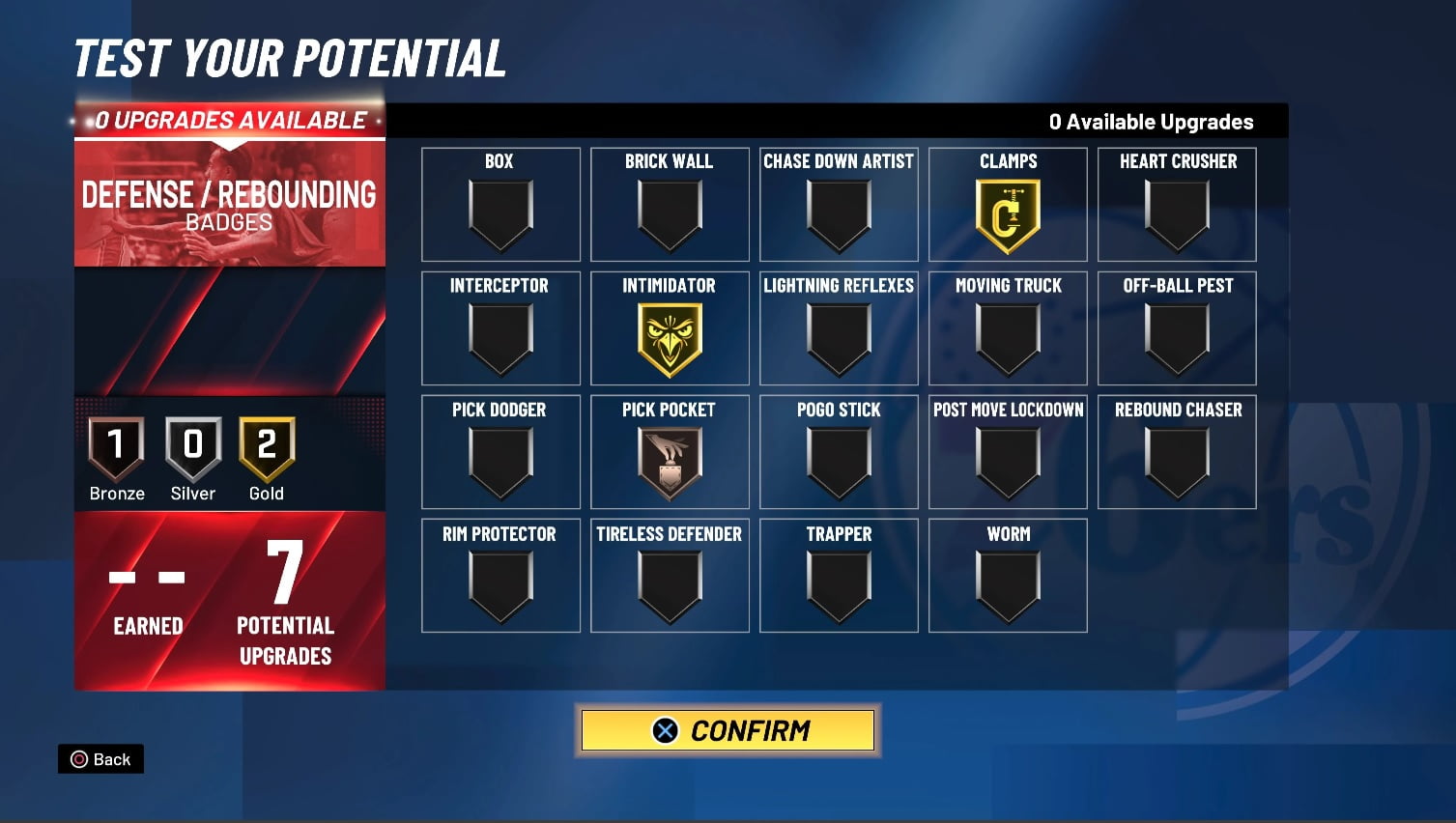Select the Pick Pocket bronze badge
The image size is (1456, 823).
coord(670,462)
